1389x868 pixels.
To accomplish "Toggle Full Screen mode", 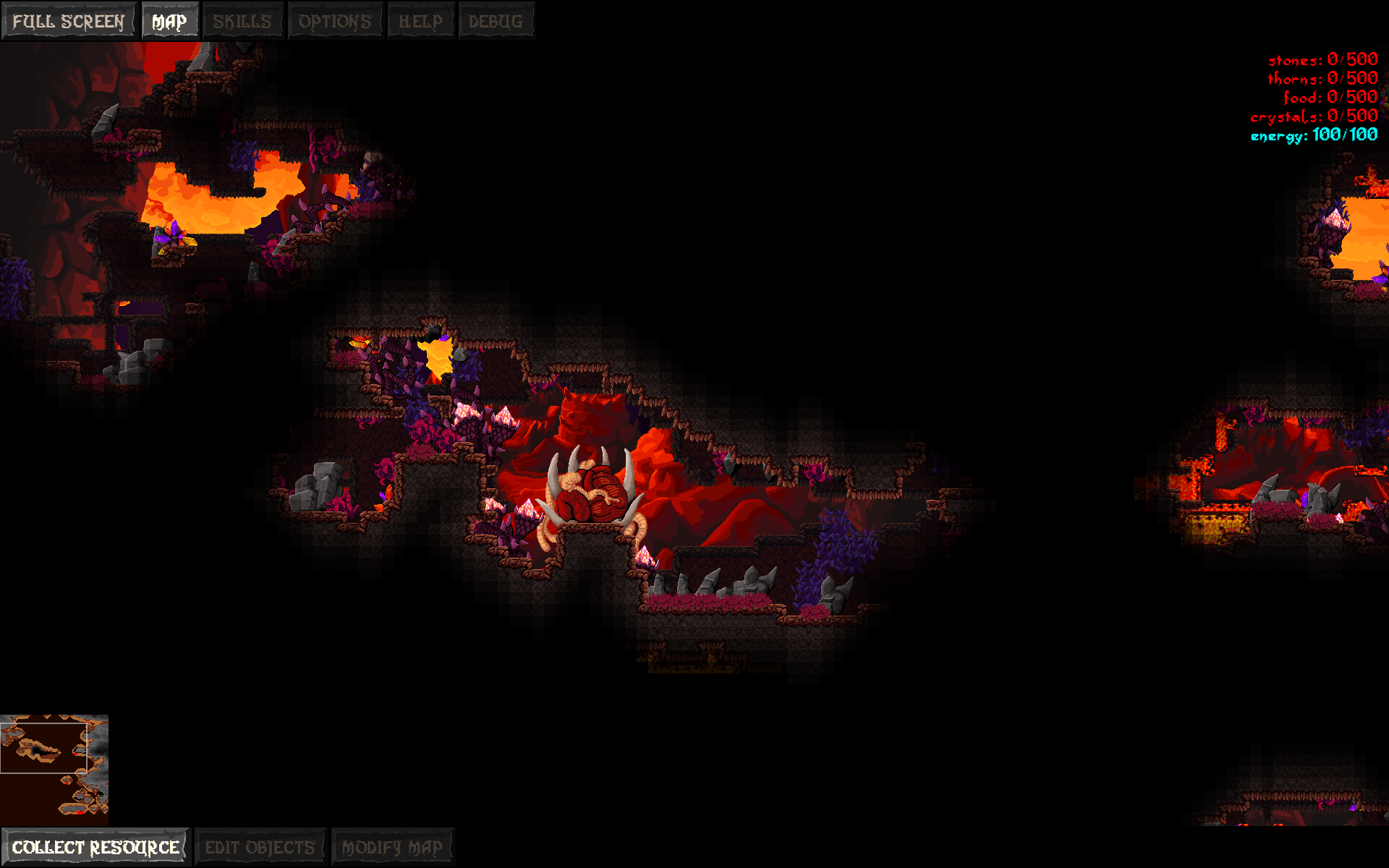I will tap(69, 20).
